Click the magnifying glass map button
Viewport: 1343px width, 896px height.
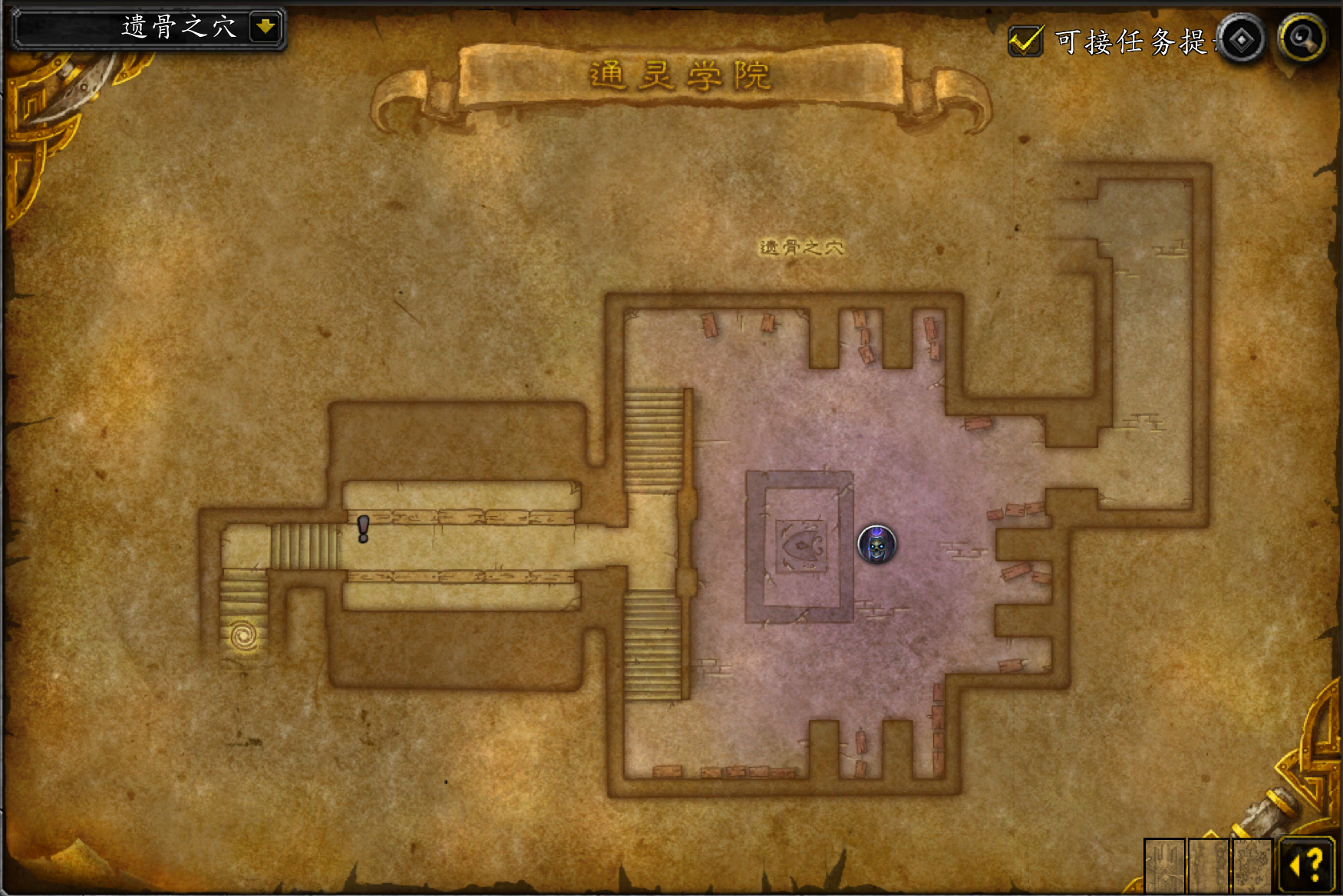point(1302,37)
